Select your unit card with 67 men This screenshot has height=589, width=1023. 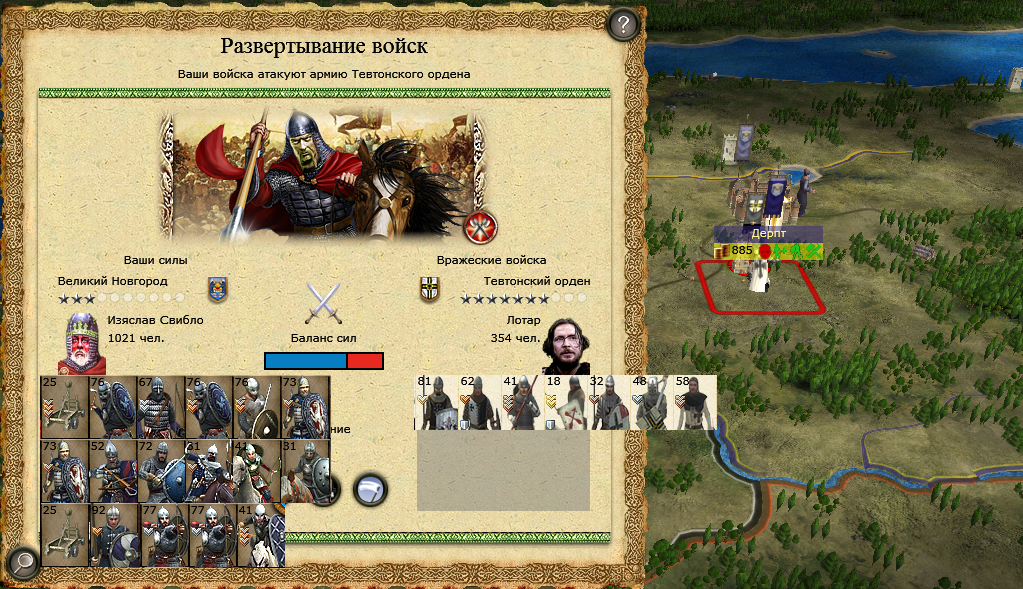point(161,407)
